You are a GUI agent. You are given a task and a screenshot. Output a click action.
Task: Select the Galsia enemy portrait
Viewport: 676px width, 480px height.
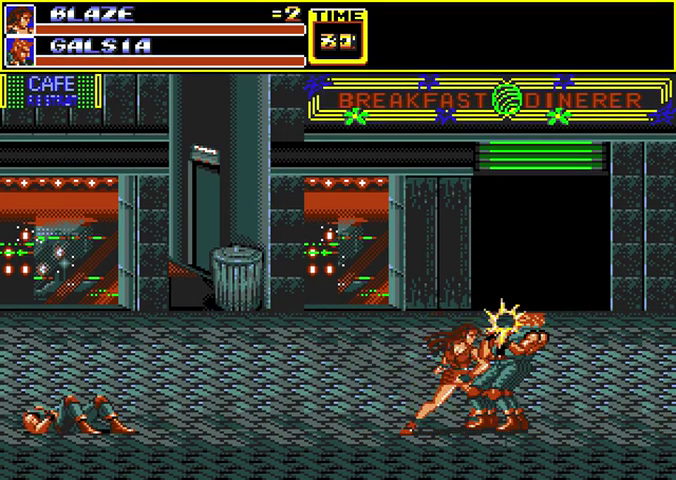[x=21, y=50]
